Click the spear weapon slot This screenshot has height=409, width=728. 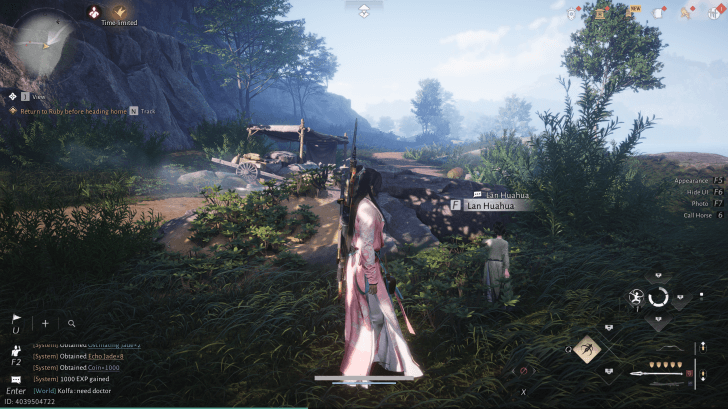tap(660, 374)
